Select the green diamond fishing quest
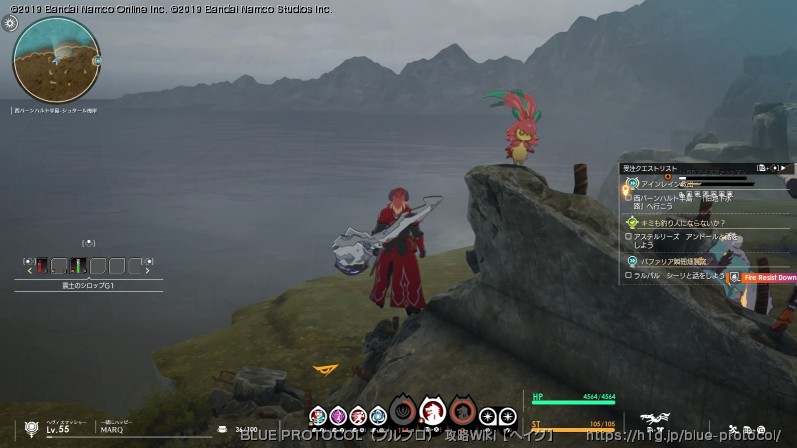This screenshot has width=797, height=448. click(x=675, y=222)
